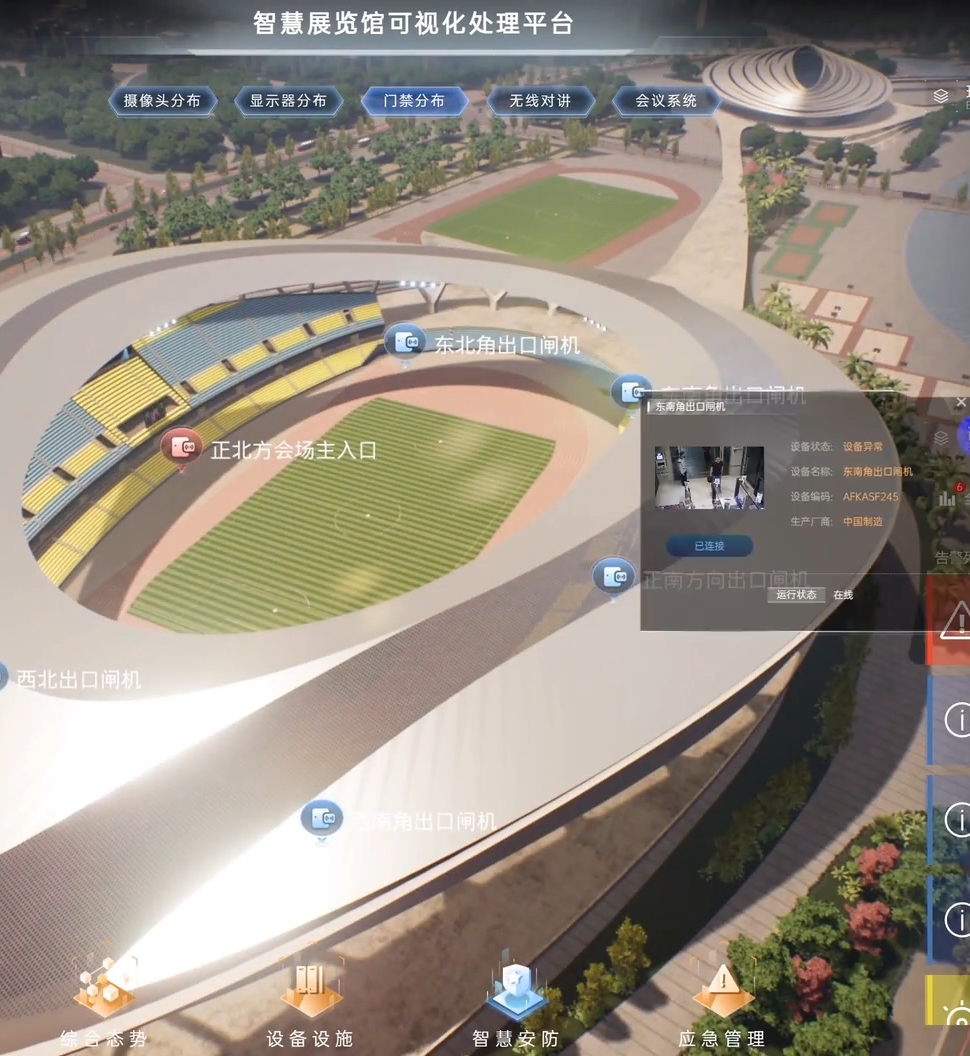Select the 运行状态 running status tab
This screenshot has height=1056, width=970.
[797, 595]
